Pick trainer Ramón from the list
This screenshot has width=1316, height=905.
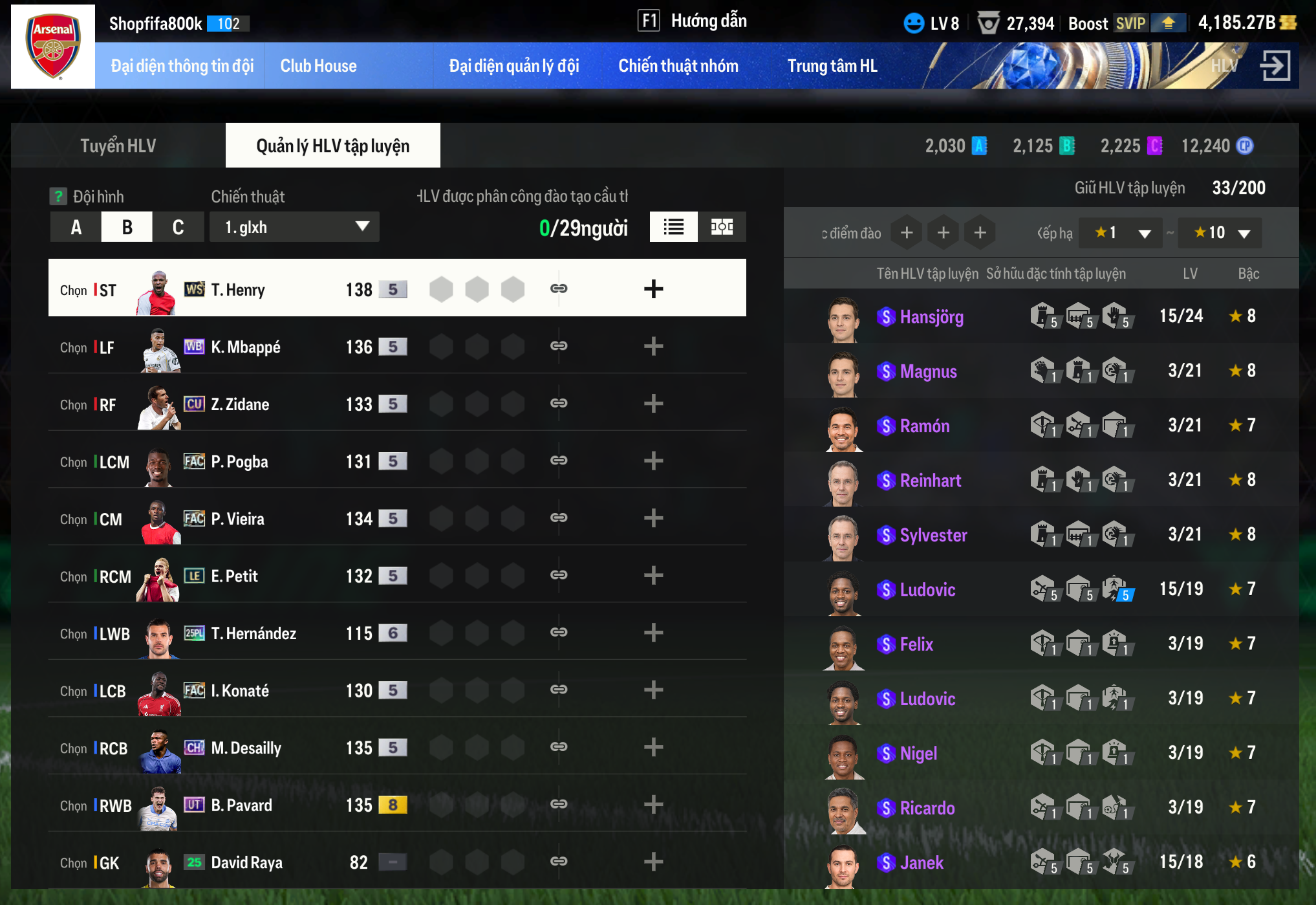pos(925,426)
